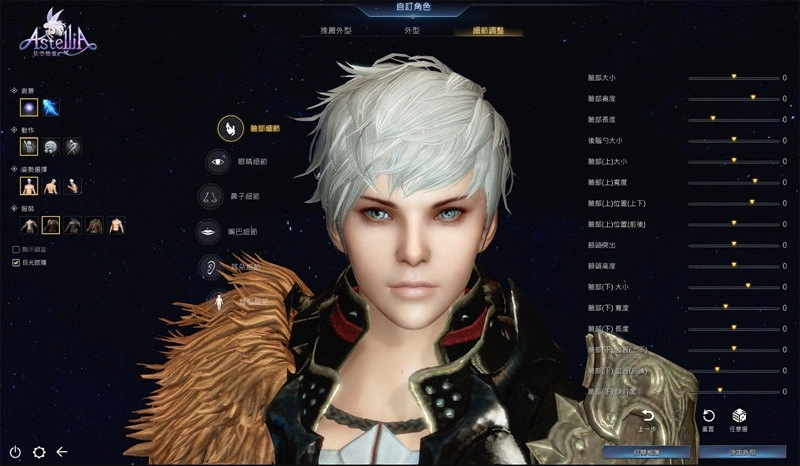Select the shirtless outfit preview thumbnail
The image size is (800, 466).
point(117,225)
